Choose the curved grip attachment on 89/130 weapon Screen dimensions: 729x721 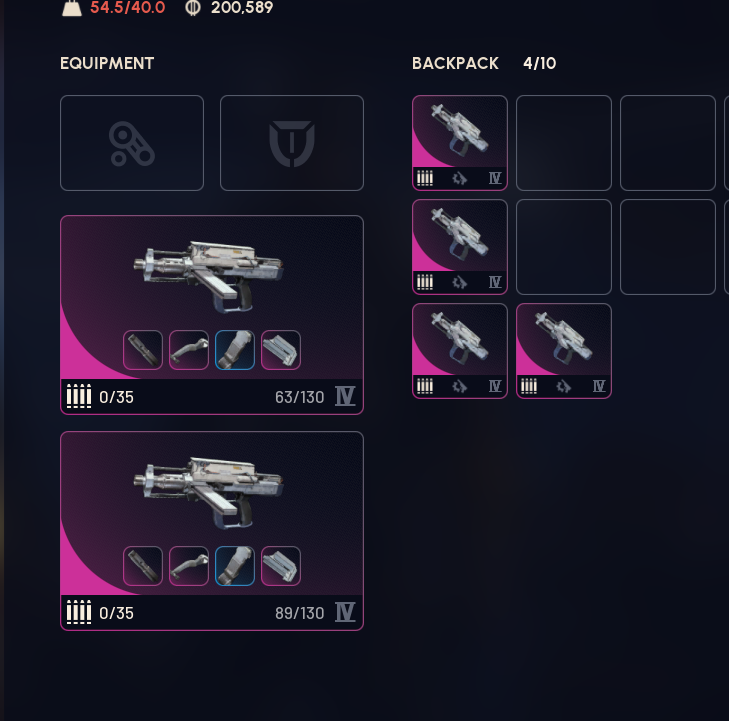[x=189, y=566]
